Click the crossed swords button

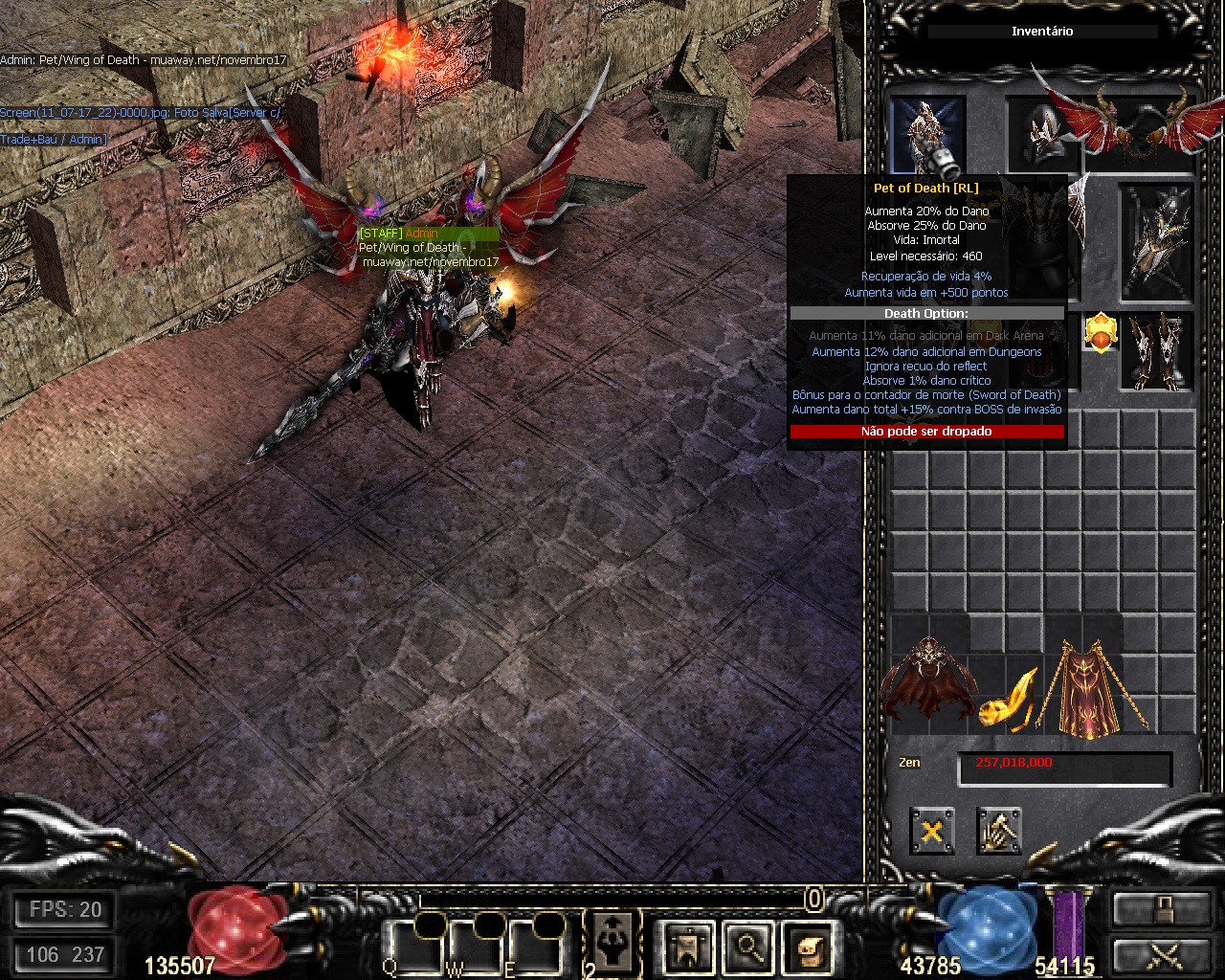click(x=1160, y=955)
